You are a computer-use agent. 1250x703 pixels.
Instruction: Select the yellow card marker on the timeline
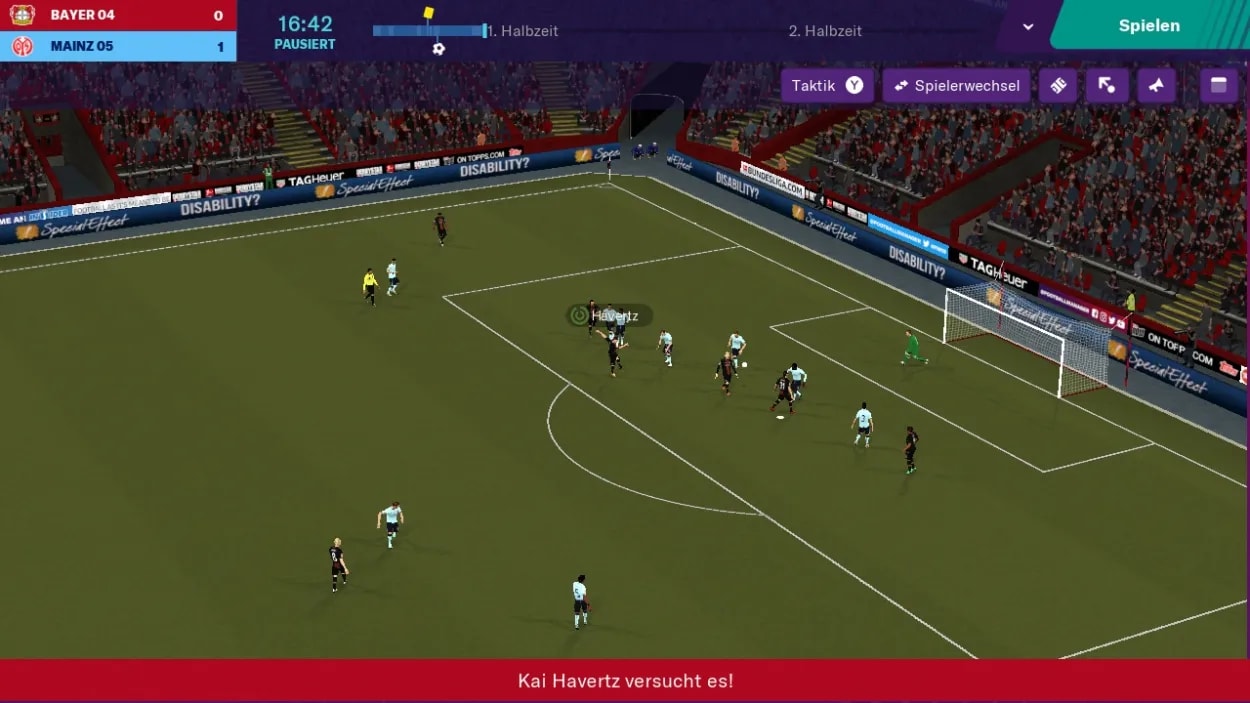[429, 13]
